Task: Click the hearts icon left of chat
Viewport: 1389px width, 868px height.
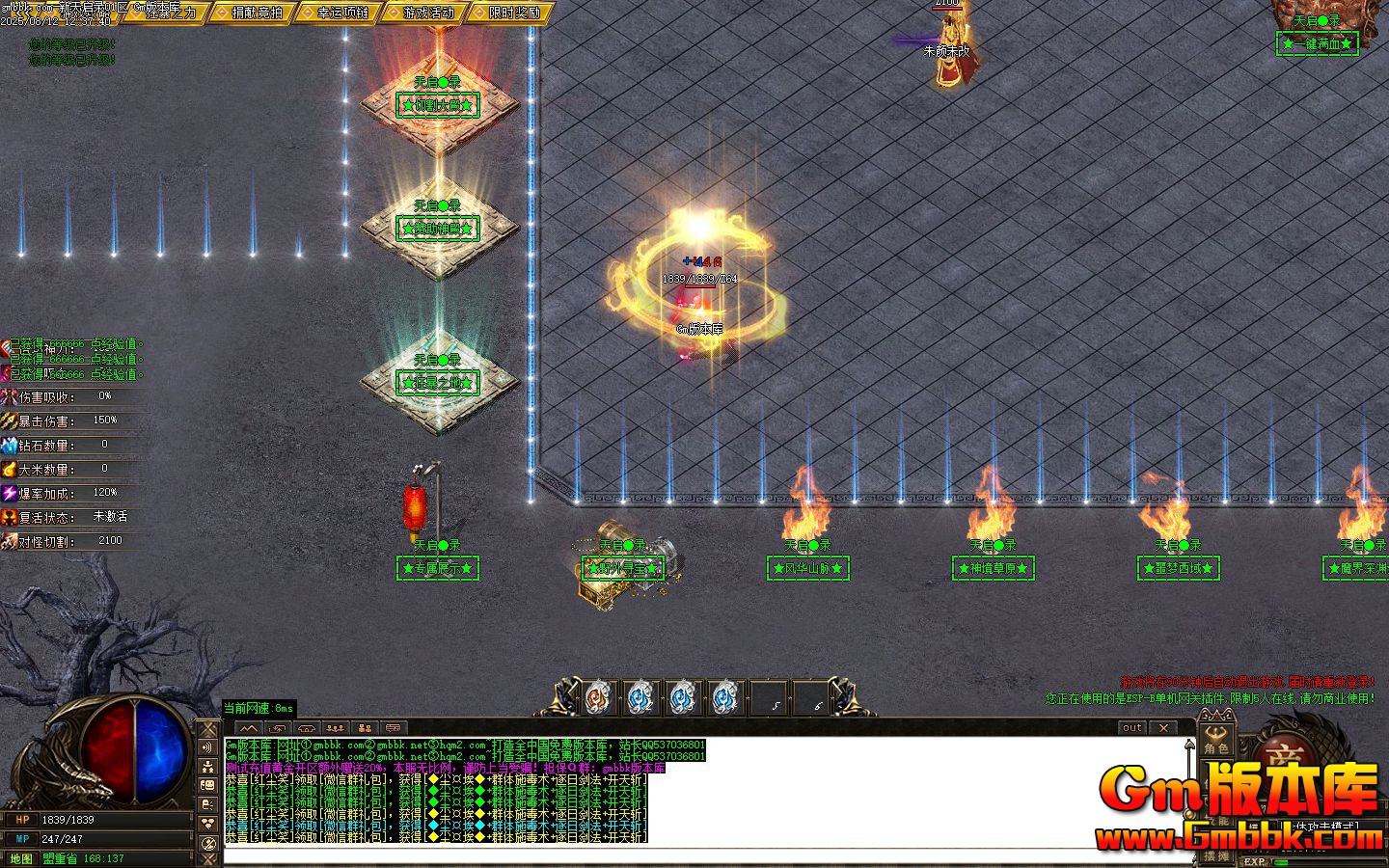Action: (208, 824)
